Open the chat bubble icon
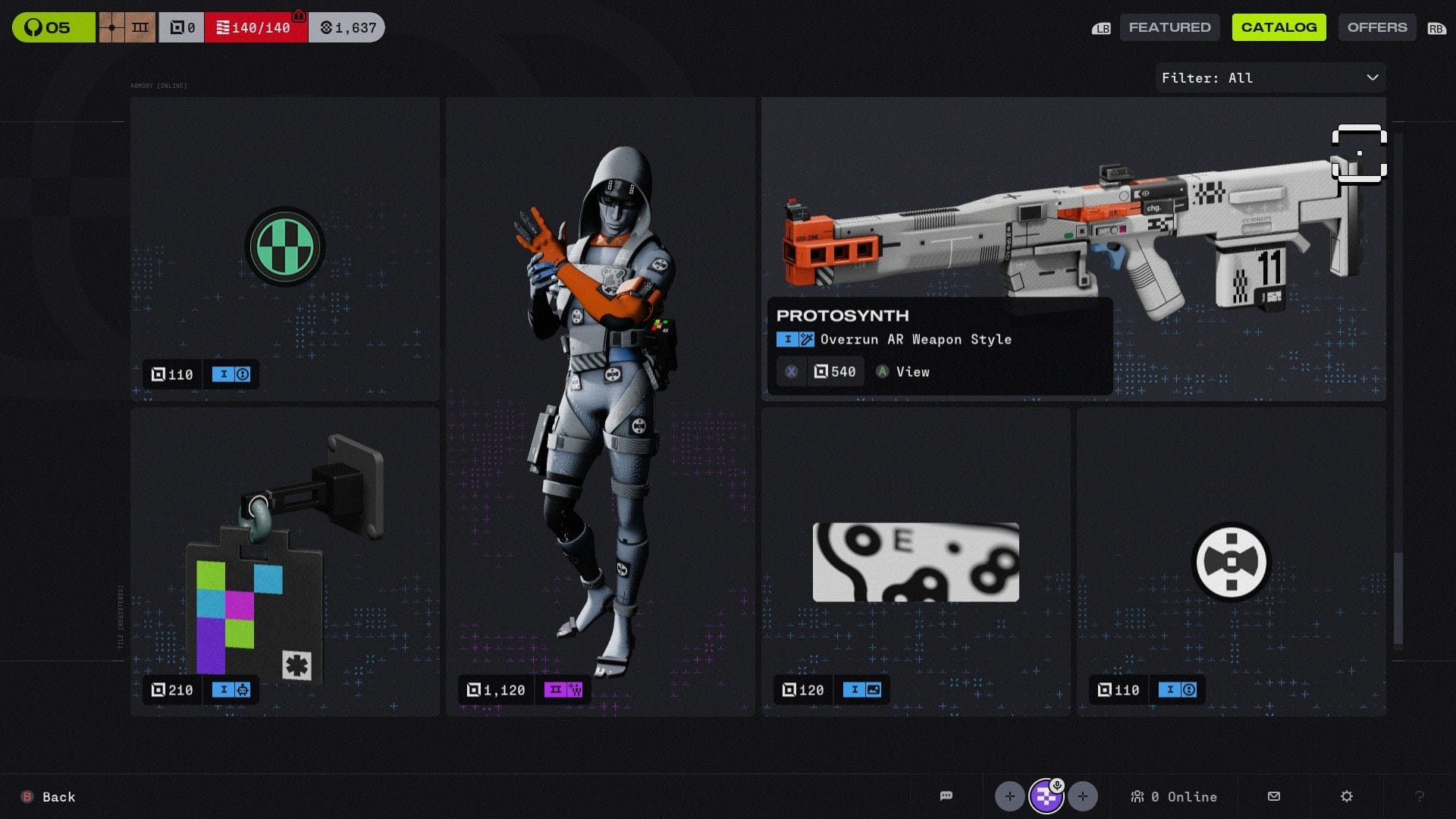 point(946,796)
